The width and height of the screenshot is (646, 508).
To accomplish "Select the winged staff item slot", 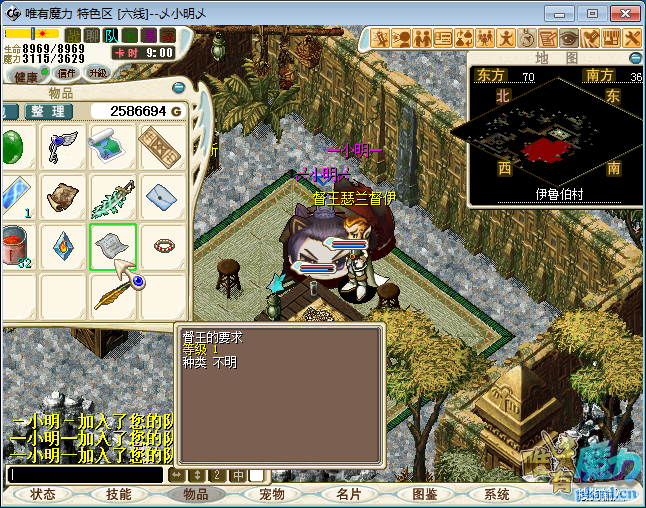I will (x=63, y=147).
